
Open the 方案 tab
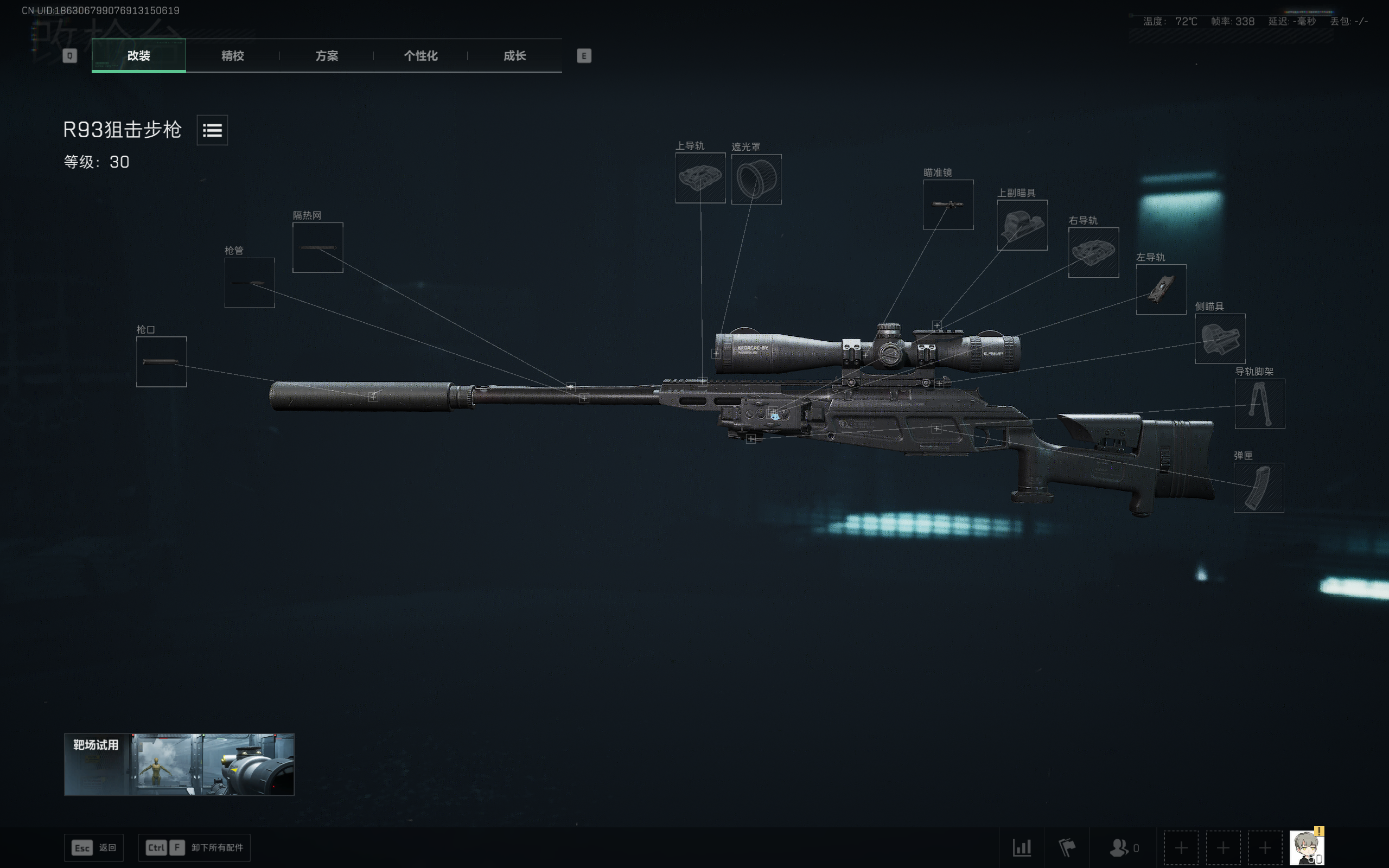pos(327,56)
